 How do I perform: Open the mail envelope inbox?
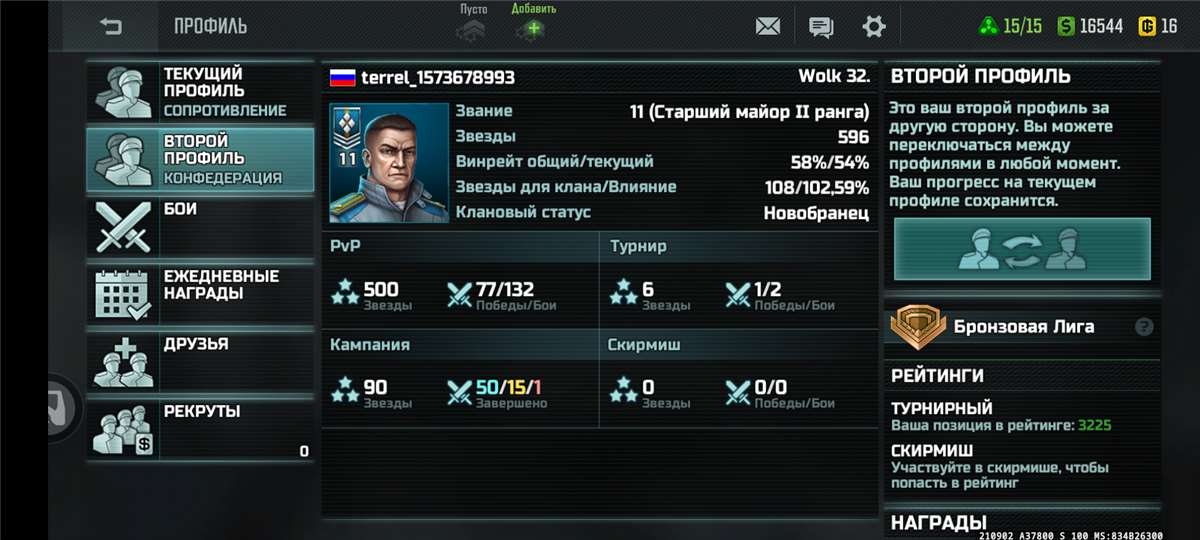(x=768, y=27)
